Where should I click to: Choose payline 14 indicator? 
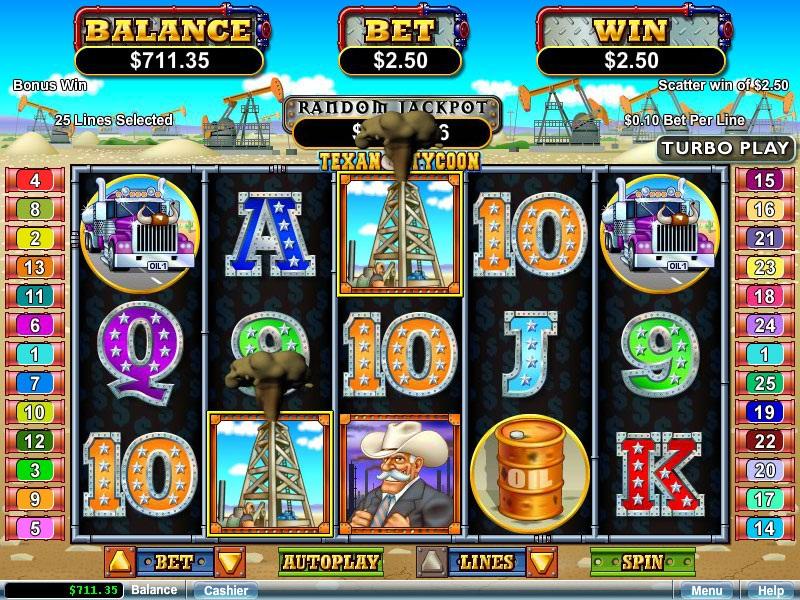click(x=764, y=528)
